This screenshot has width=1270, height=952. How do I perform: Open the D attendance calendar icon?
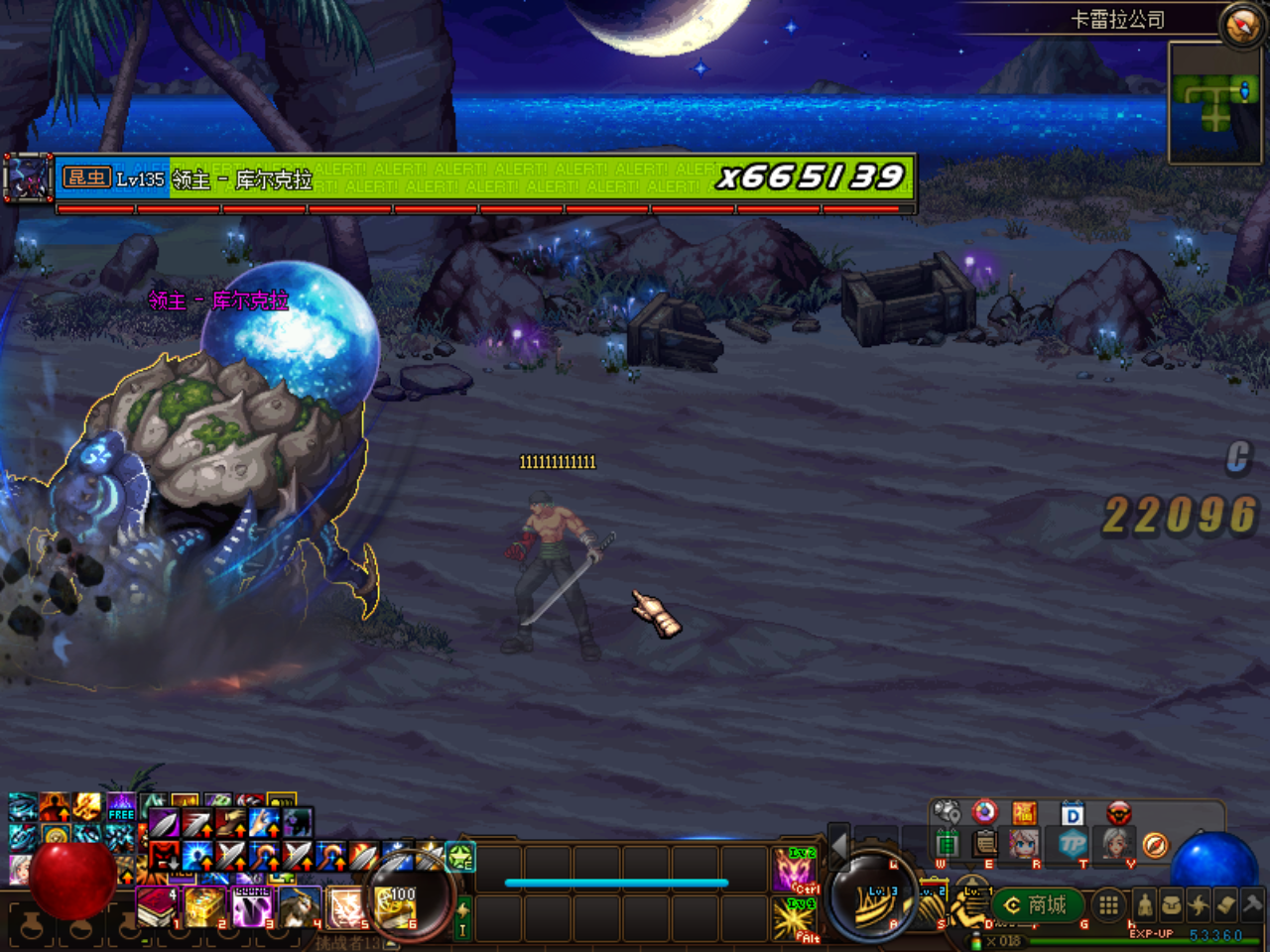[1072, 811]
